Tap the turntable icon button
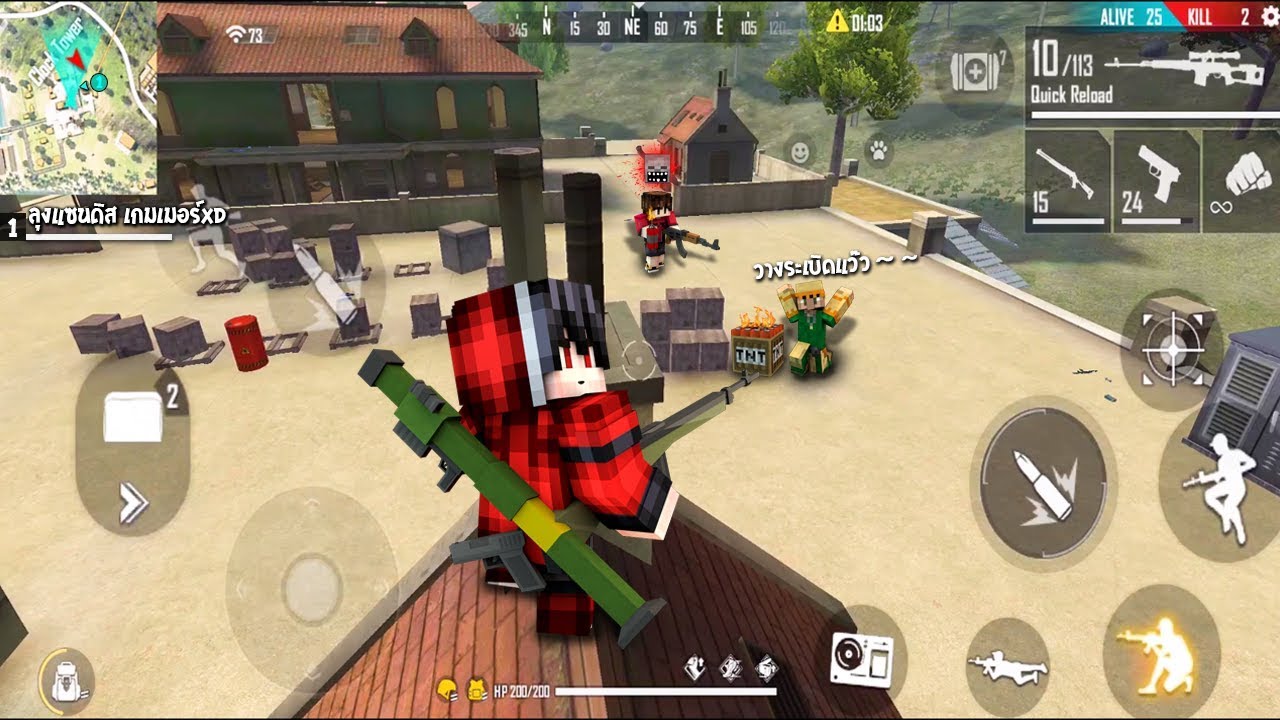This screenshot has width=1280, height=720. [861, 660]
